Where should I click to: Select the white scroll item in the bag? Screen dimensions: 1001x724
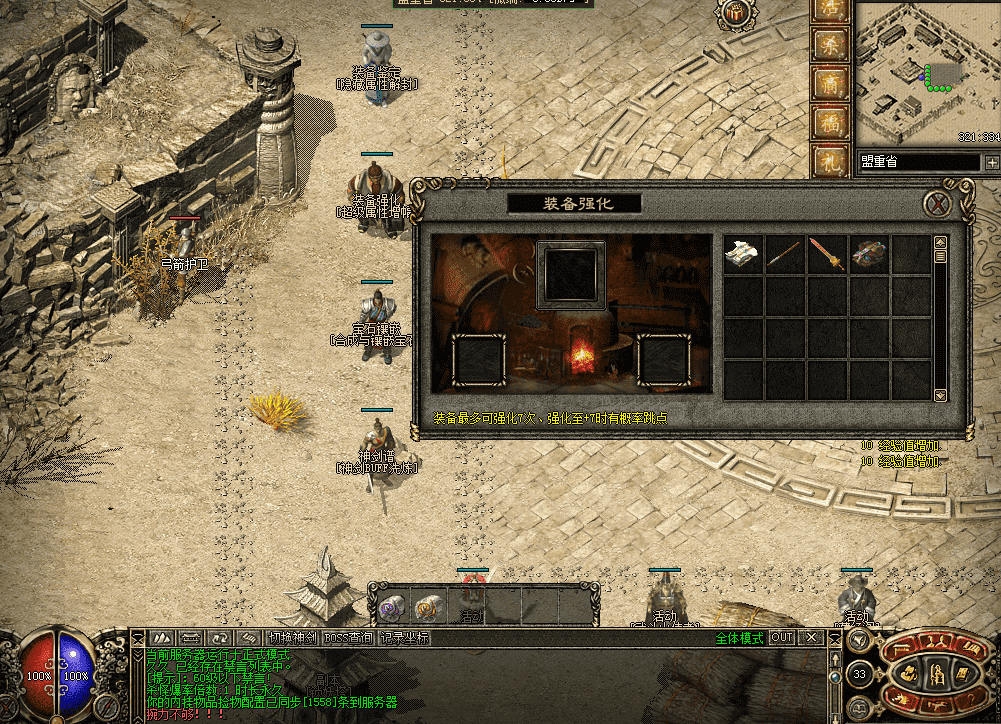click(x=743, y=254)
